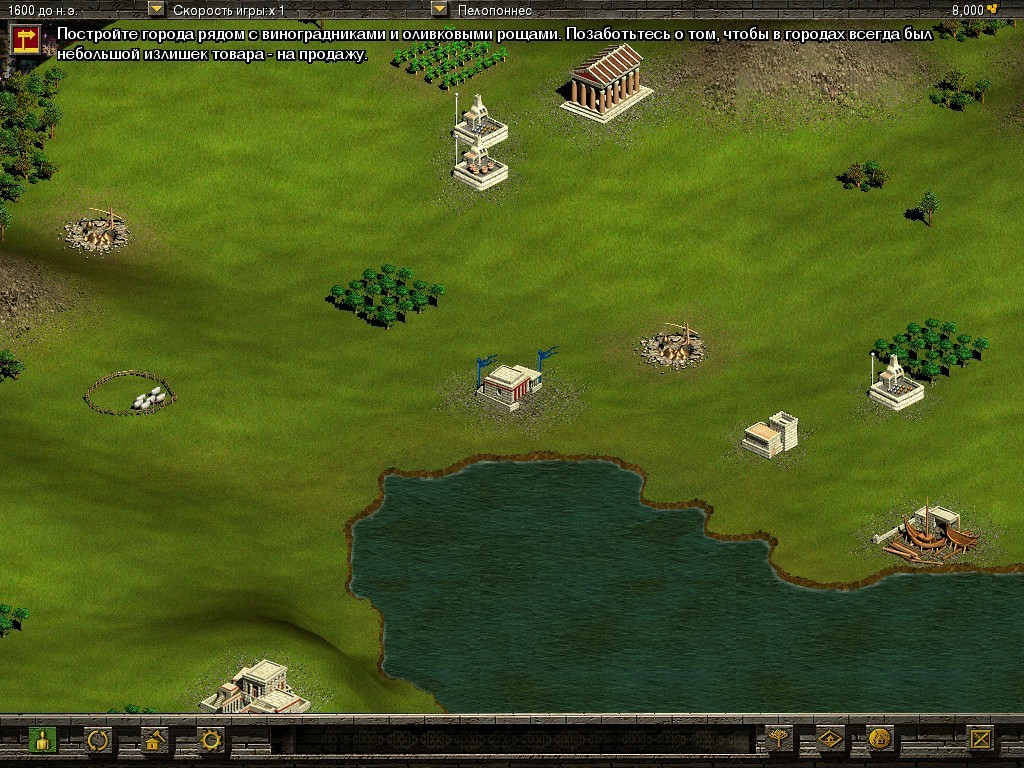Open the house build button
The image size is (1024, 768).
pos(154,740)
